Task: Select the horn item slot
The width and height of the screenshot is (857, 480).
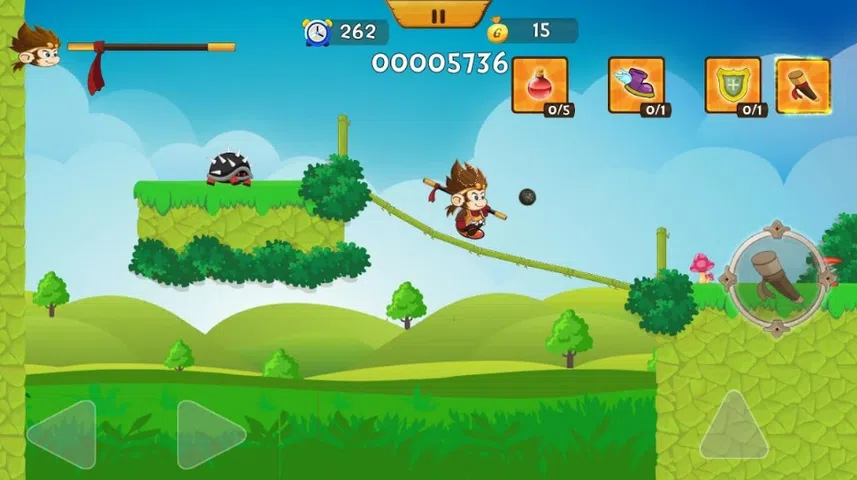Action: click(x=802, y=86)
